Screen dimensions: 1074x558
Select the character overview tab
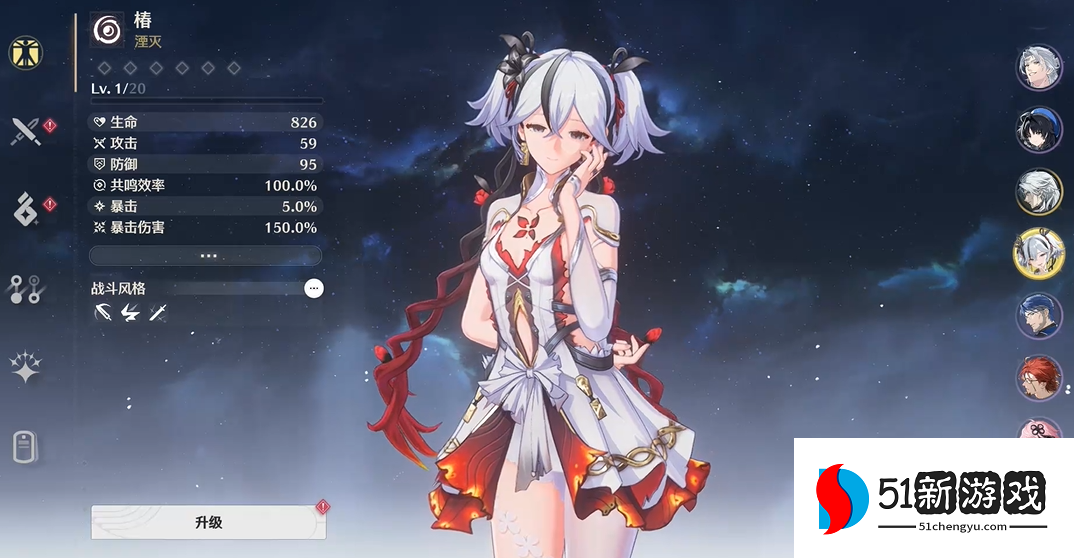point(25,53)
